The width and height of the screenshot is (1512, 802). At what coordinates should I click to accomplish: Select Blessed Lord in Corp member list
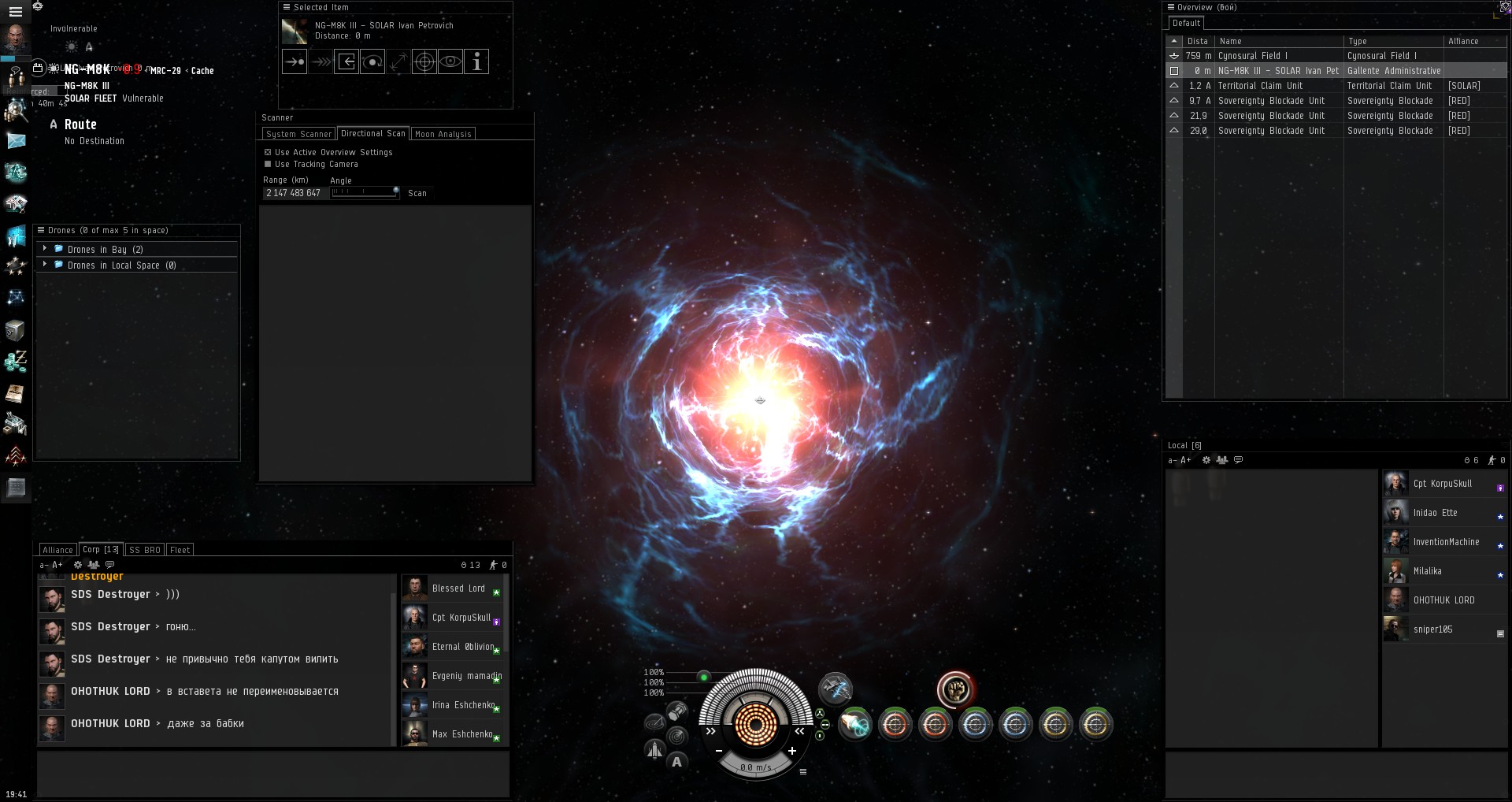pyautogui.click(x=458, y=589)
